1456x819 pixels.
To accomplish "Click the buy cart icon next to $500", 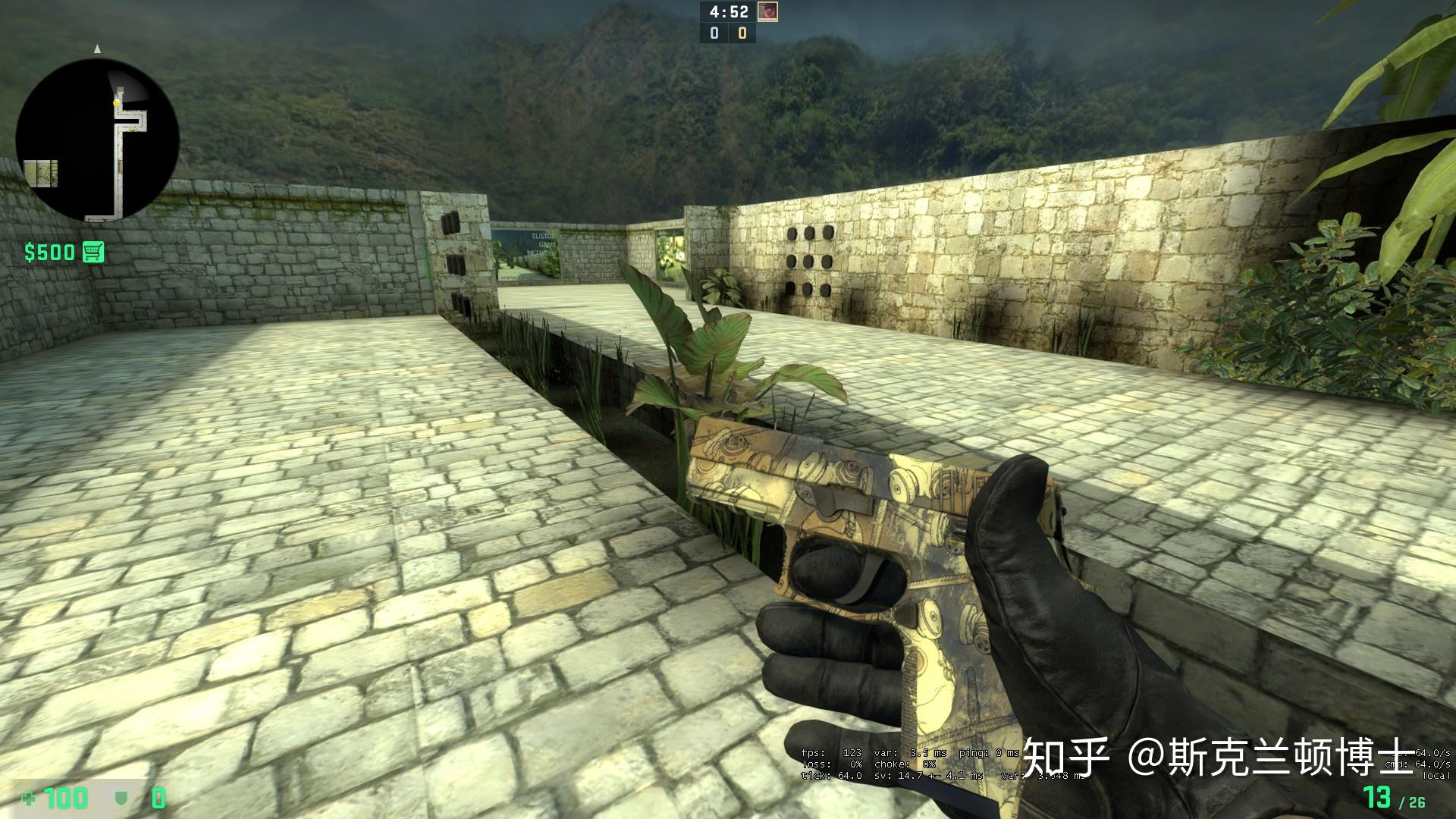I will (x=93, y=252).
